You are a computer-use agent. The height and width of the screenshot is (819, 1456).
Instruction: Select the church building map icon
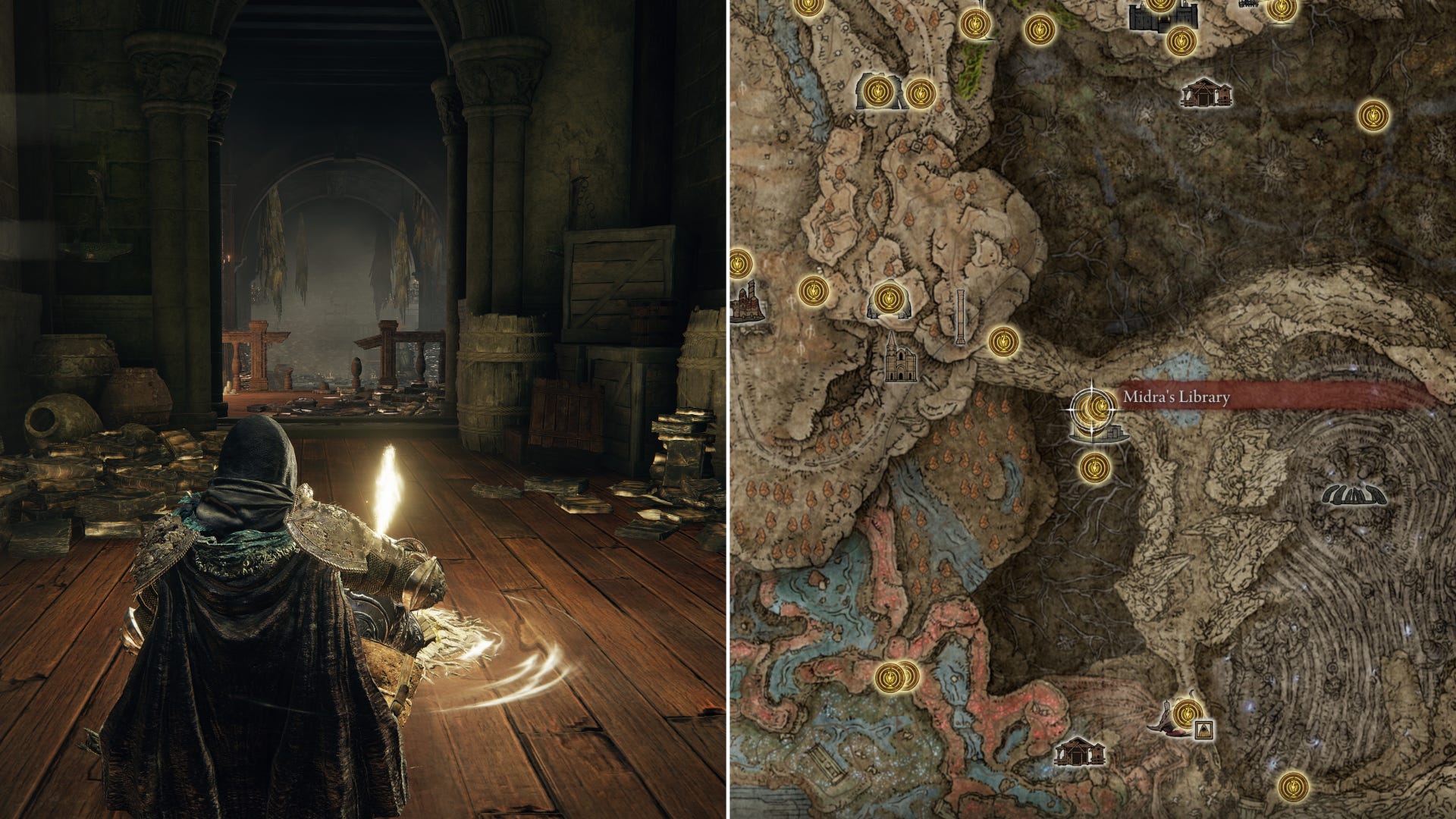(x=902, y=361)
